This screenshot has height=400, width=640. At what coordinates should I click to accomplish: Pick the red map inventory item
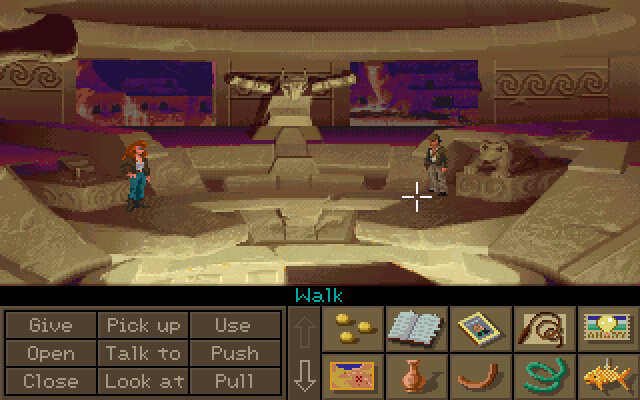(x=352, y=376)
